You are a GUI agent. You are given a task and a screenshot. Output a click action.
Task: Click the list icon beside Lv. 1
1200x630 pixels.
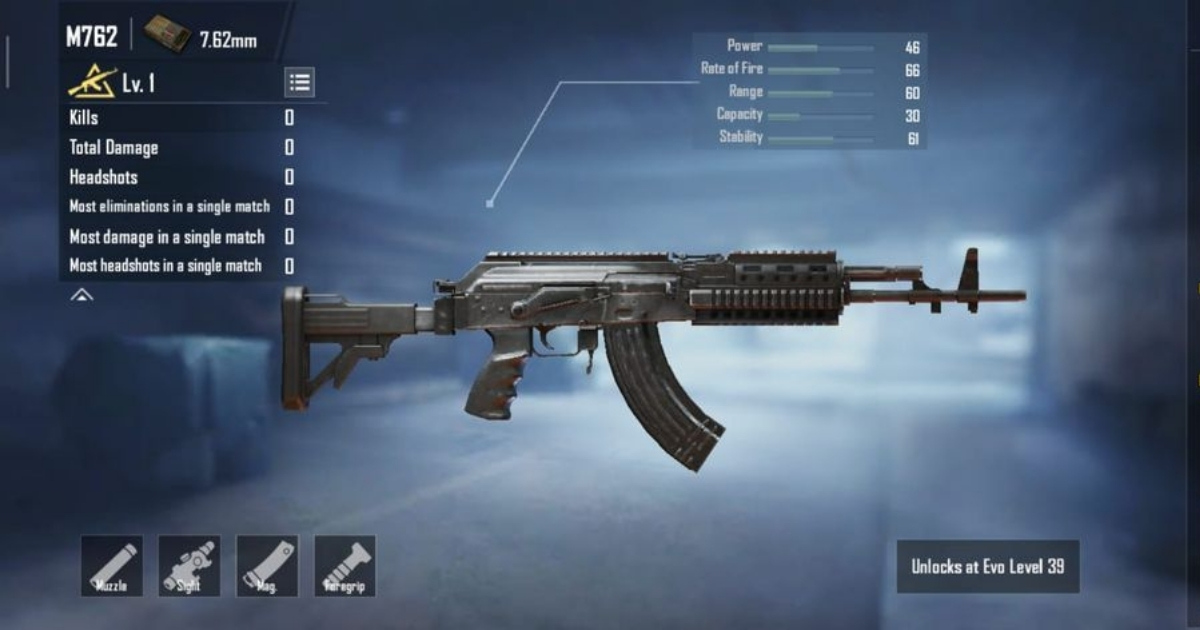coord(299,83)
